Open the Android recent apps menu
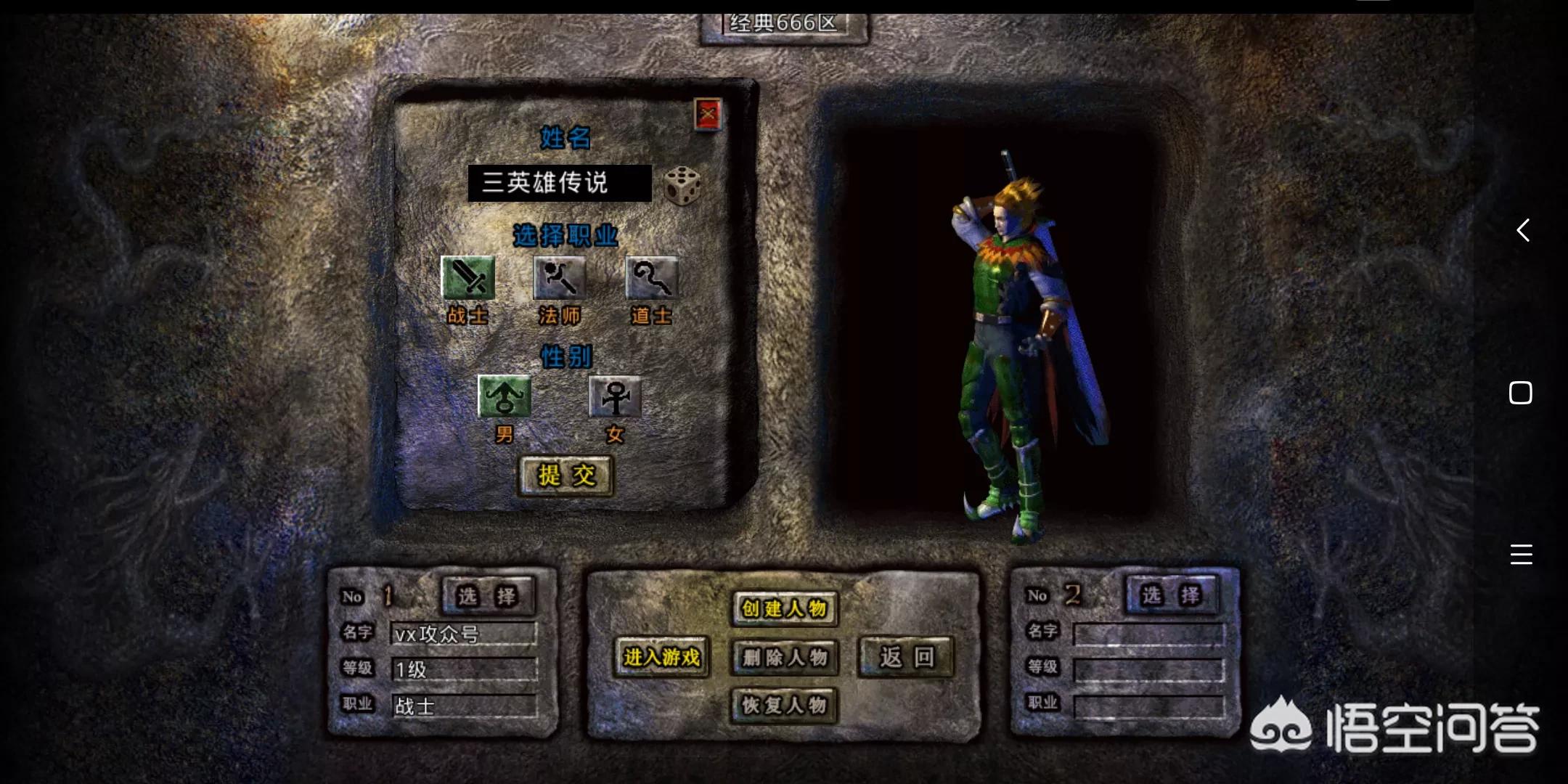Image resolution: width=1568 pixels, height=784 pixels. [x=1521, y=555]
